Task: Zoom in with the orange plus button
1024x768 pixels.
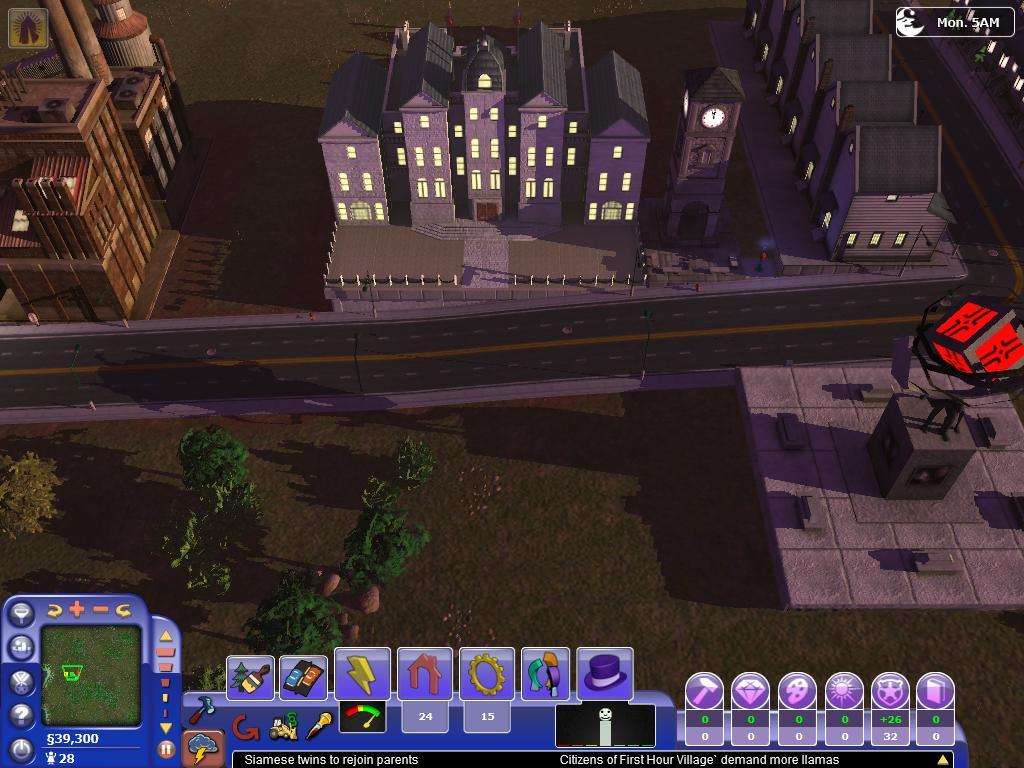Action: tap(77, 609)
